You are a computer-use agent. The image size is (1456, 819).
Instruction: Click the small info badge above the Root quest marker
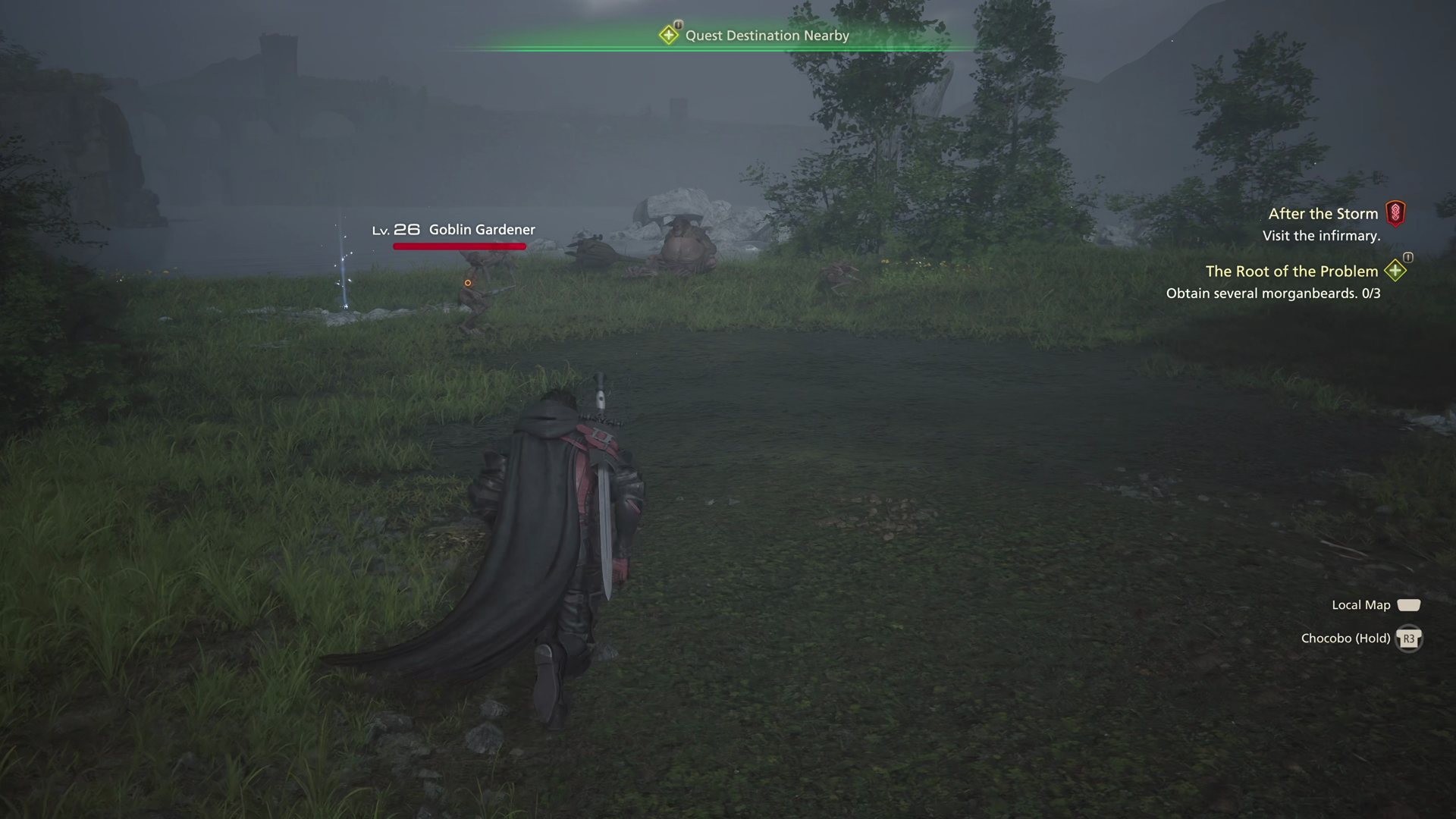click(x=1407, y=258)
